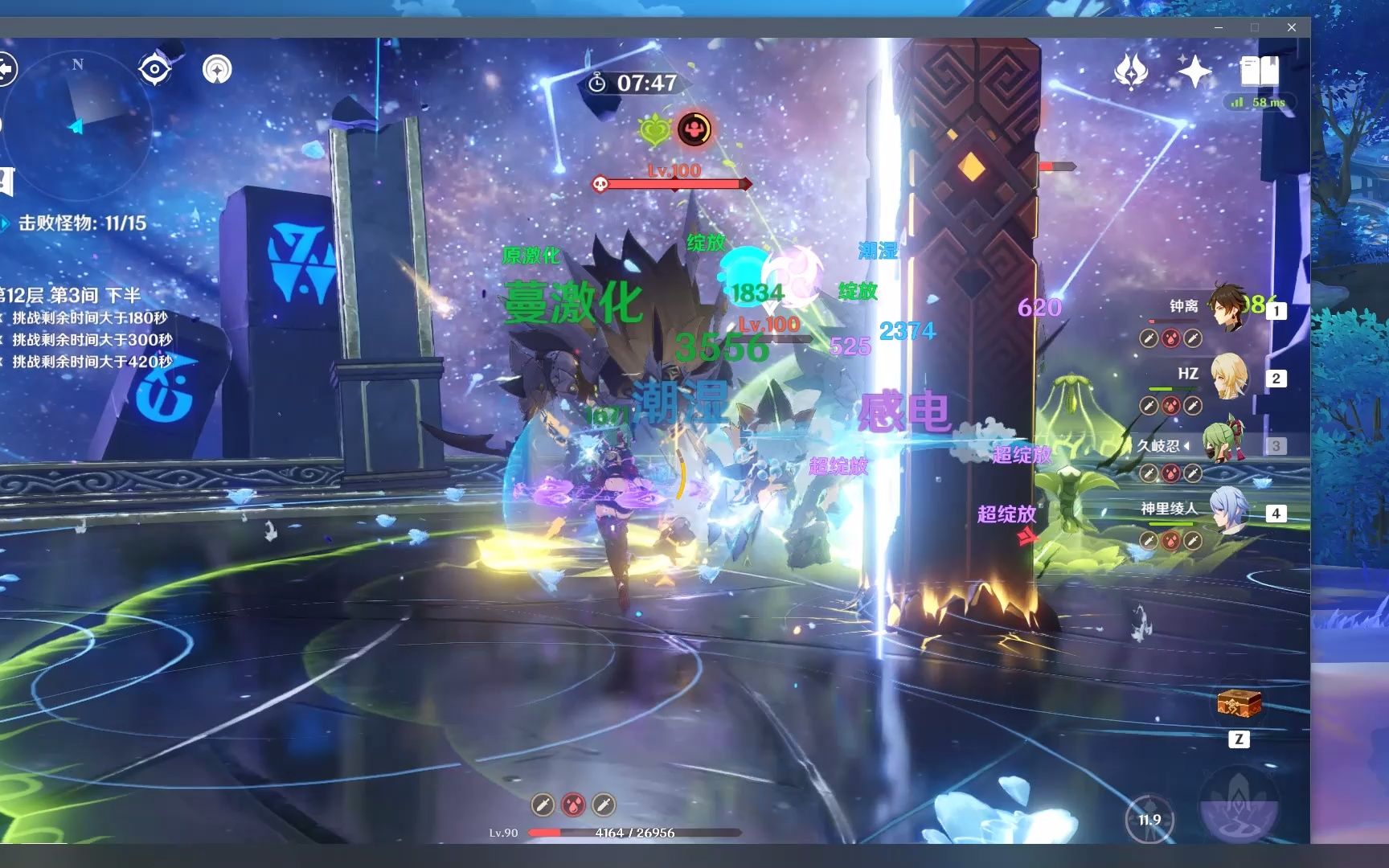The width and height of the screenshot is (1389, 868).
Task: Click the eye-shaped icon beside the minimap
Action: tap(154, 70)
